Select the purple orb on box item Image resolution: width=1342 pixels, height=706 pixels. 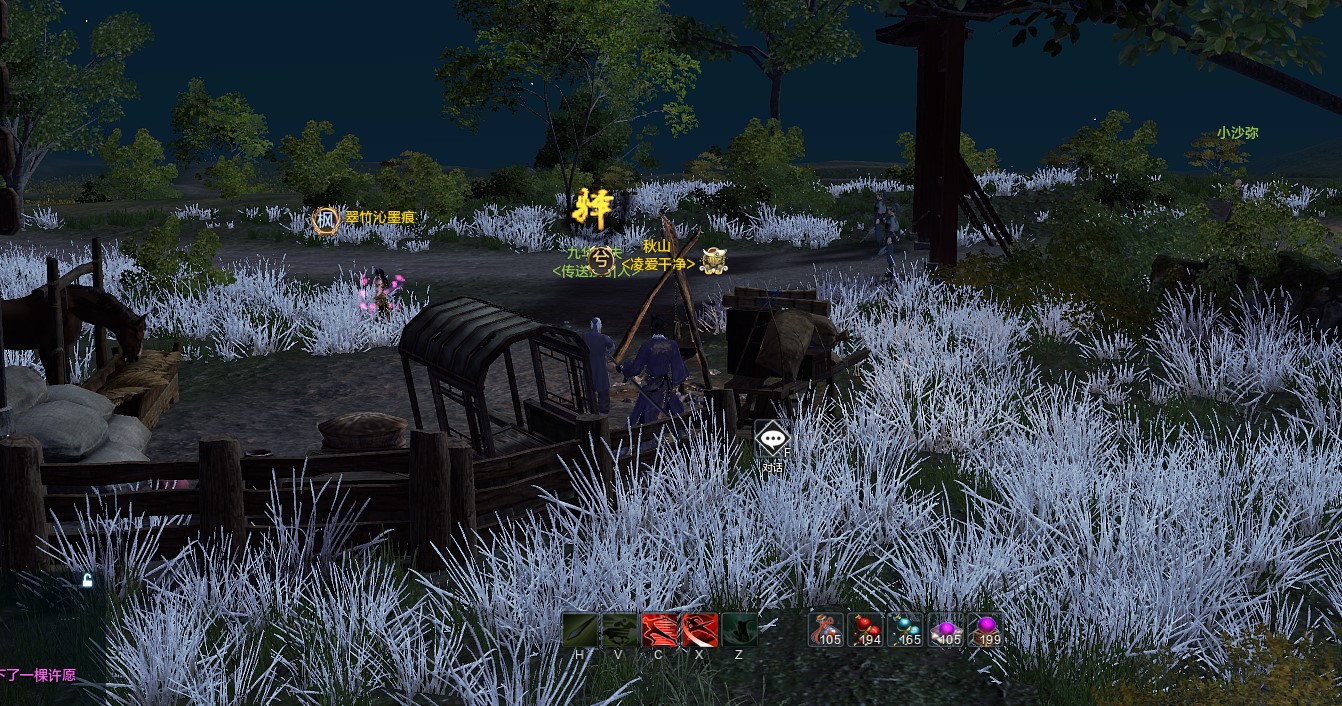pos(985,630)
